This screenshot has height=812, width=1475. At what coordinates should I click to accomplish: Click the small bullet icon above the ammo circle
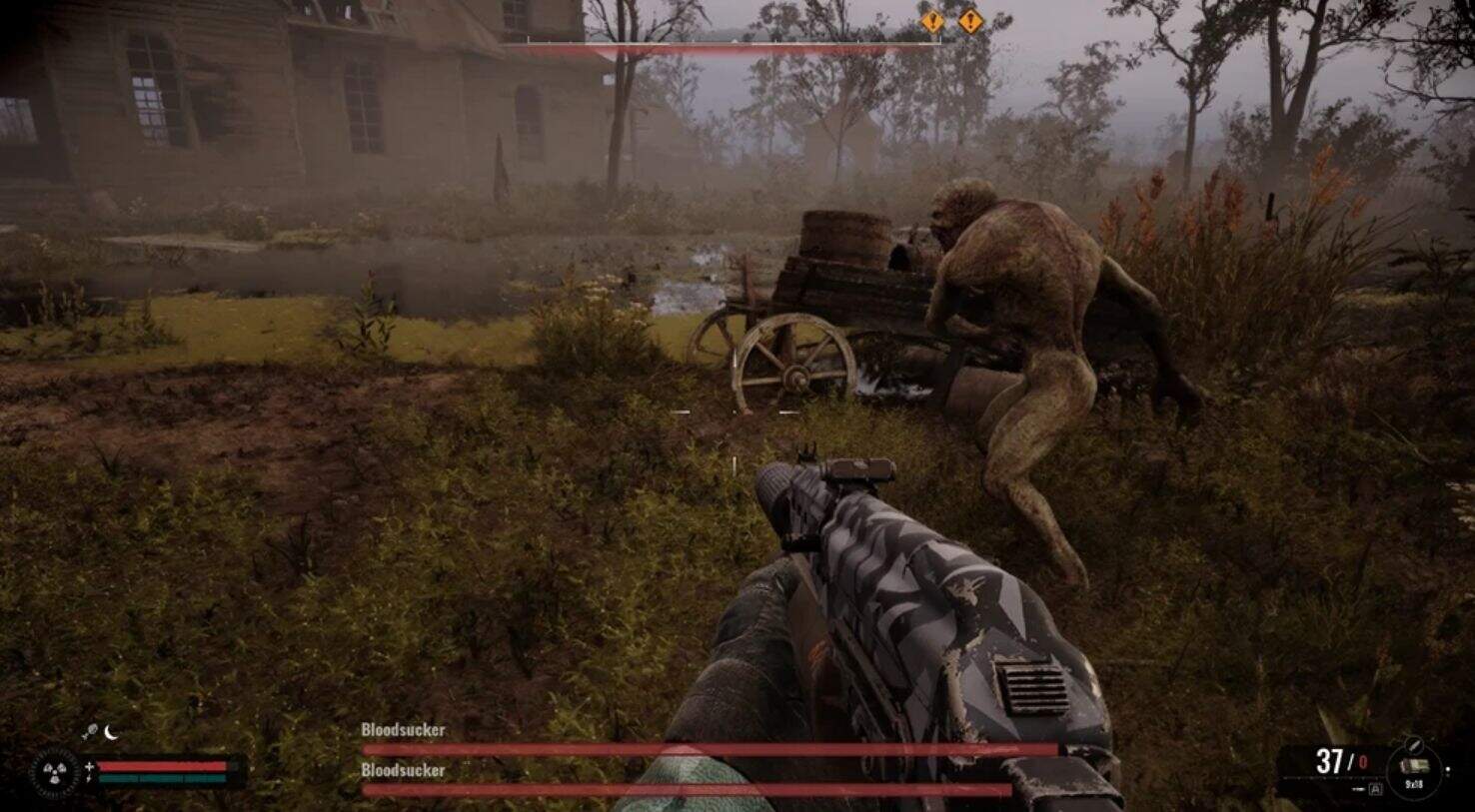point(1413,744)
